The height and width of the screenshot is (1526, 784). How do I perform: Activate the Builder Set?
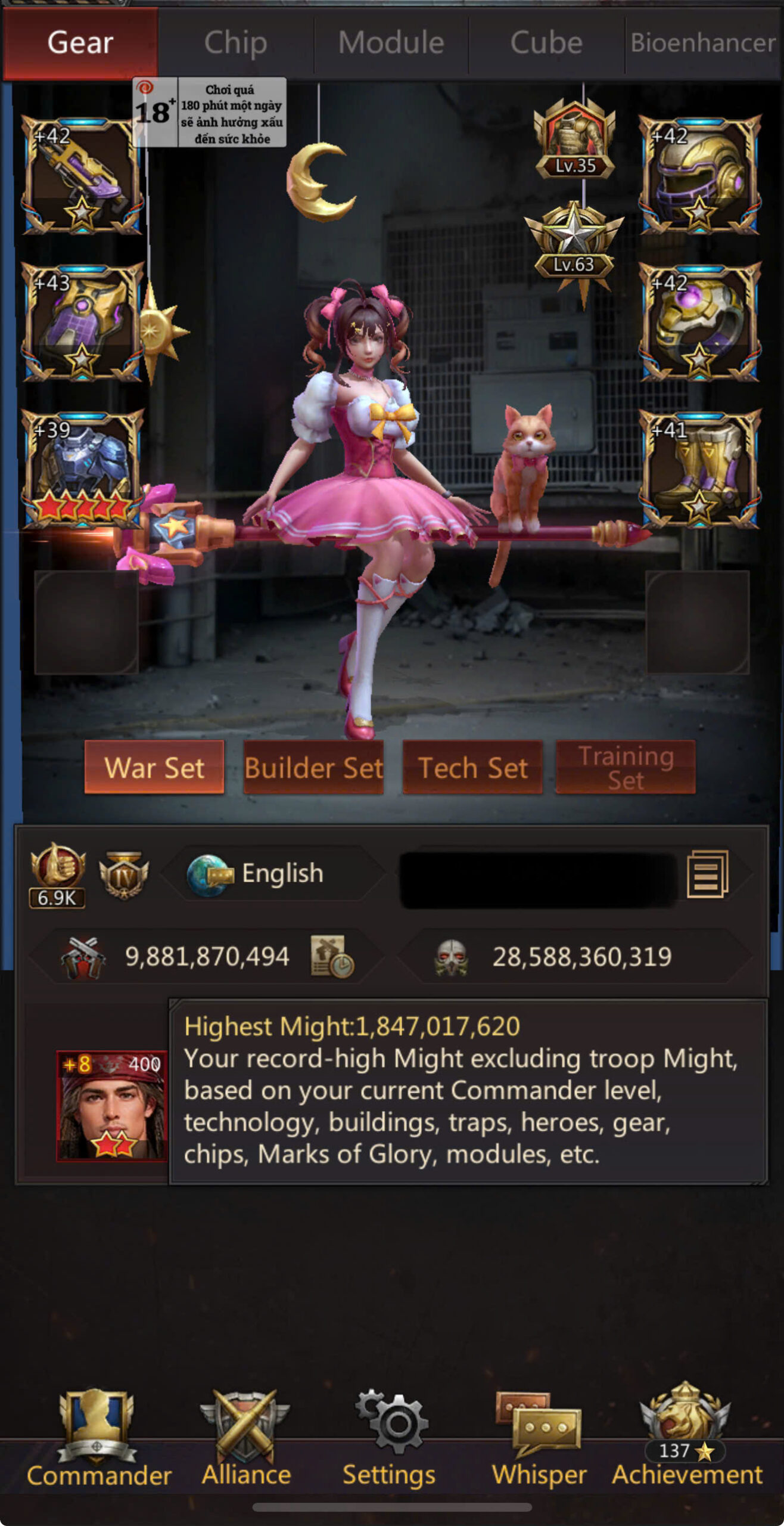tap(313, 767)
